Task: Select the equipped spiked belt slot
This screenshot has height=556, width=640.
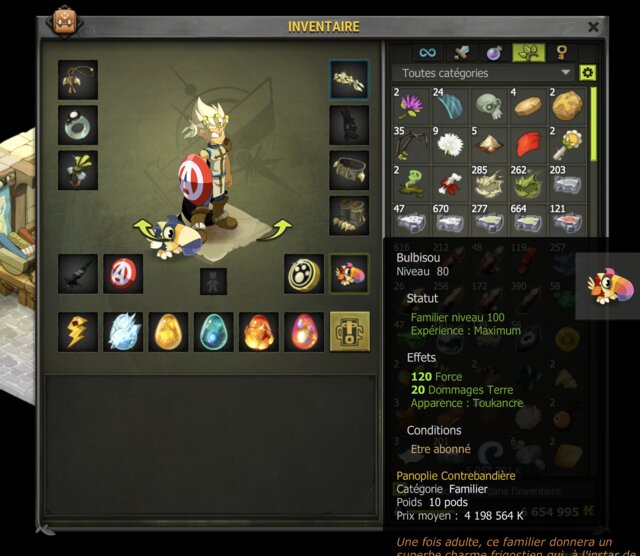Action: click(x=349, y=170)
